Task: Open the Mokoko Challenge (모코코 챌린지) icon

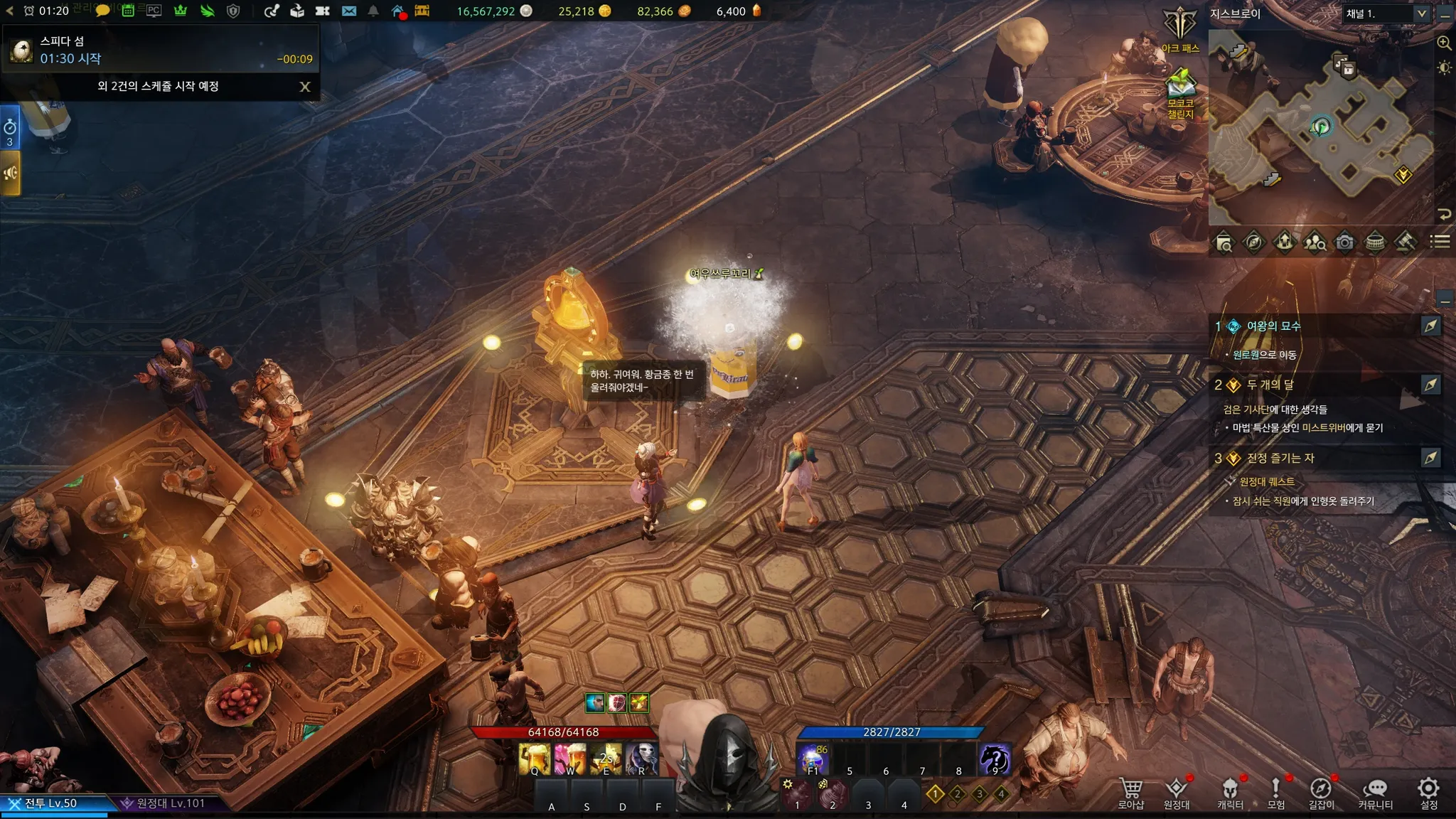Action: coord(1180,92)
